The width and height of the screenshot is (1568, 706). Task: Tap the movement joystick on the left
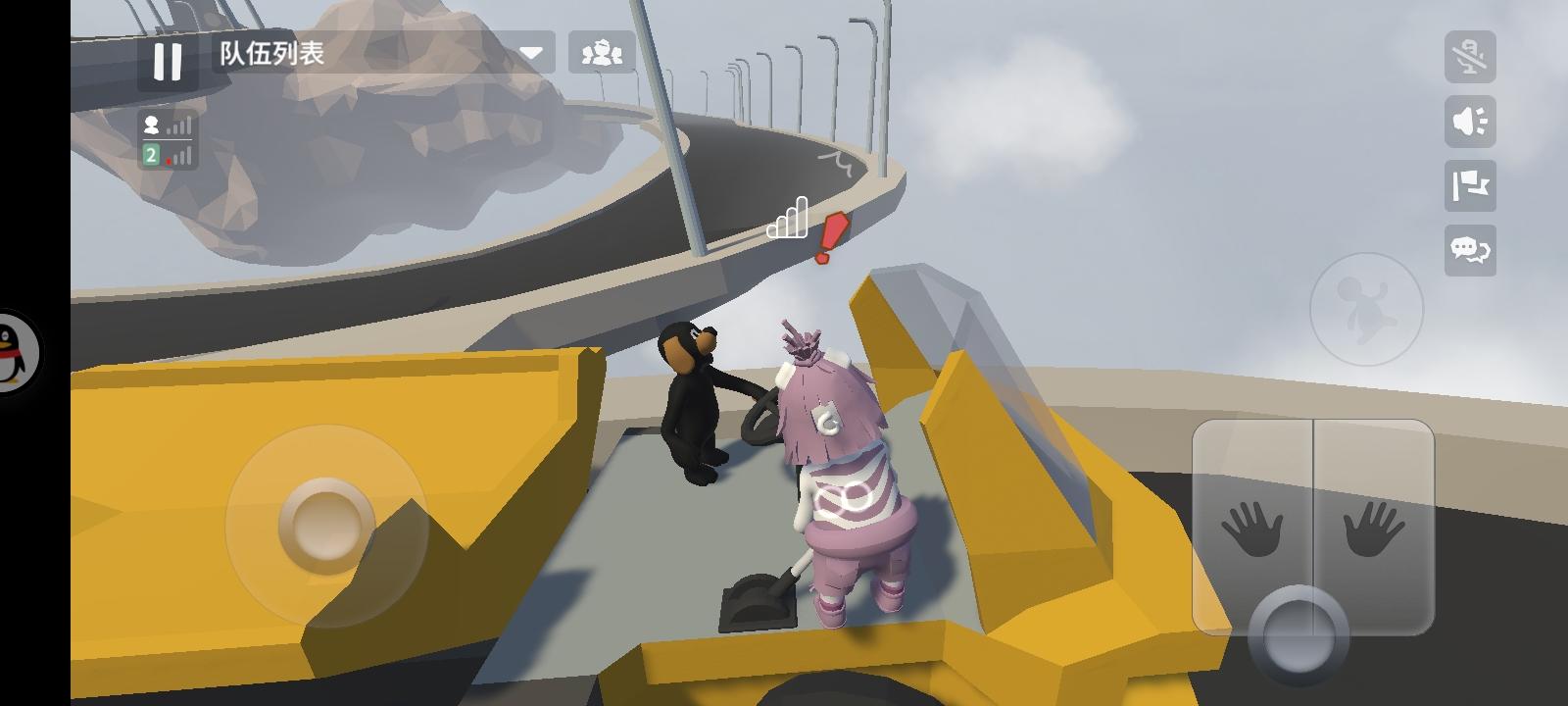click(323, 525)
